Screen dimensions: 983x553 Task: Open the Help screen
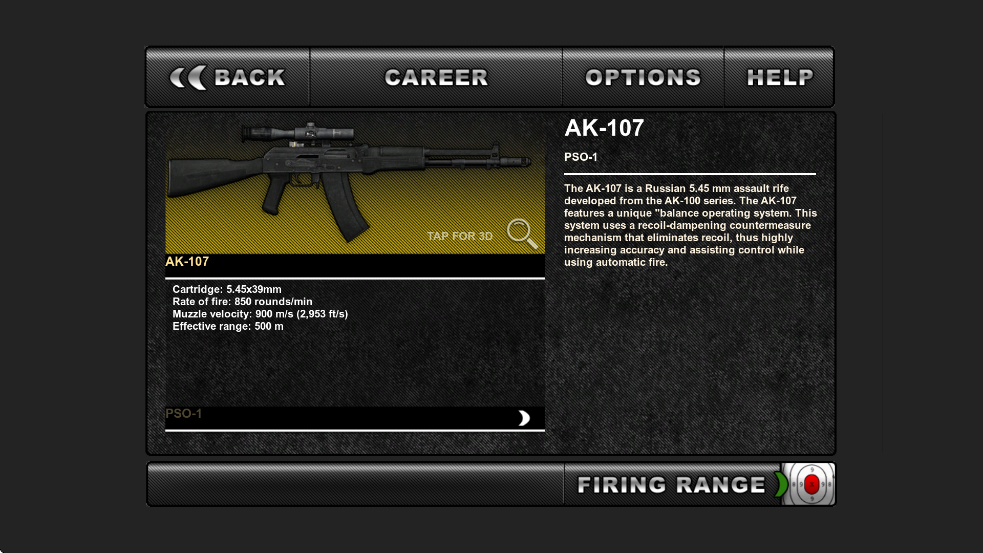pos(780,78)
